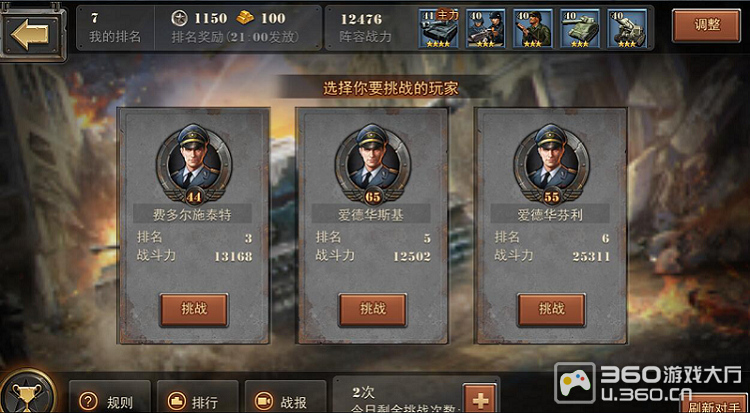The image size is (750, 413).
Task: Go back using the arrow button
Action: (31, 32)
